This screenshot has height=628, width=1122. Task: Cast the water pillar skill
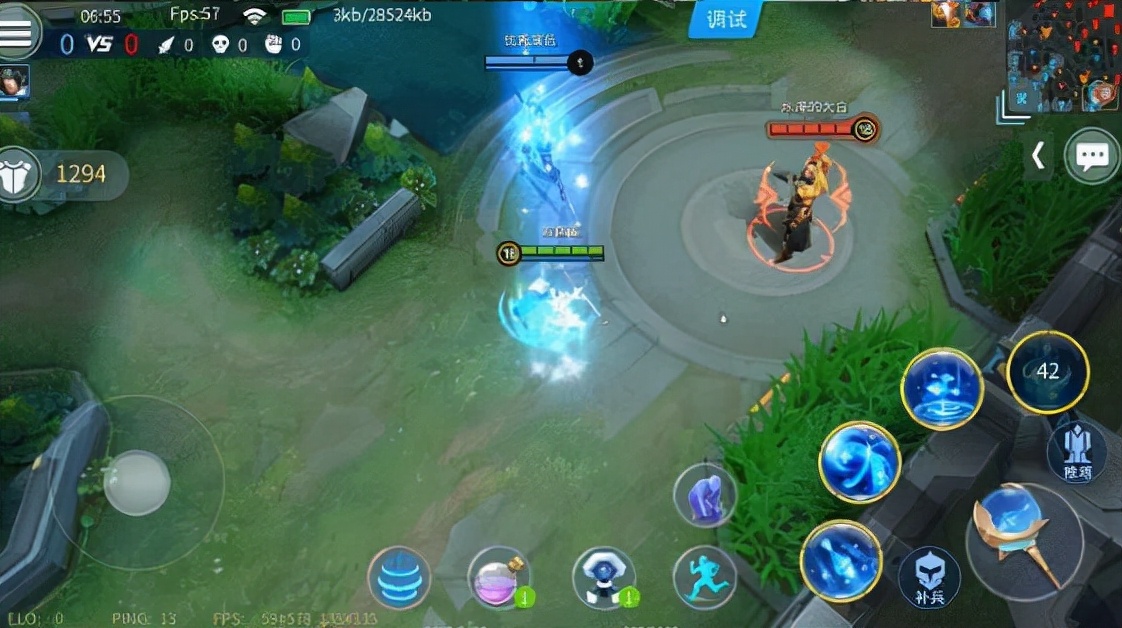click(942, 389)
